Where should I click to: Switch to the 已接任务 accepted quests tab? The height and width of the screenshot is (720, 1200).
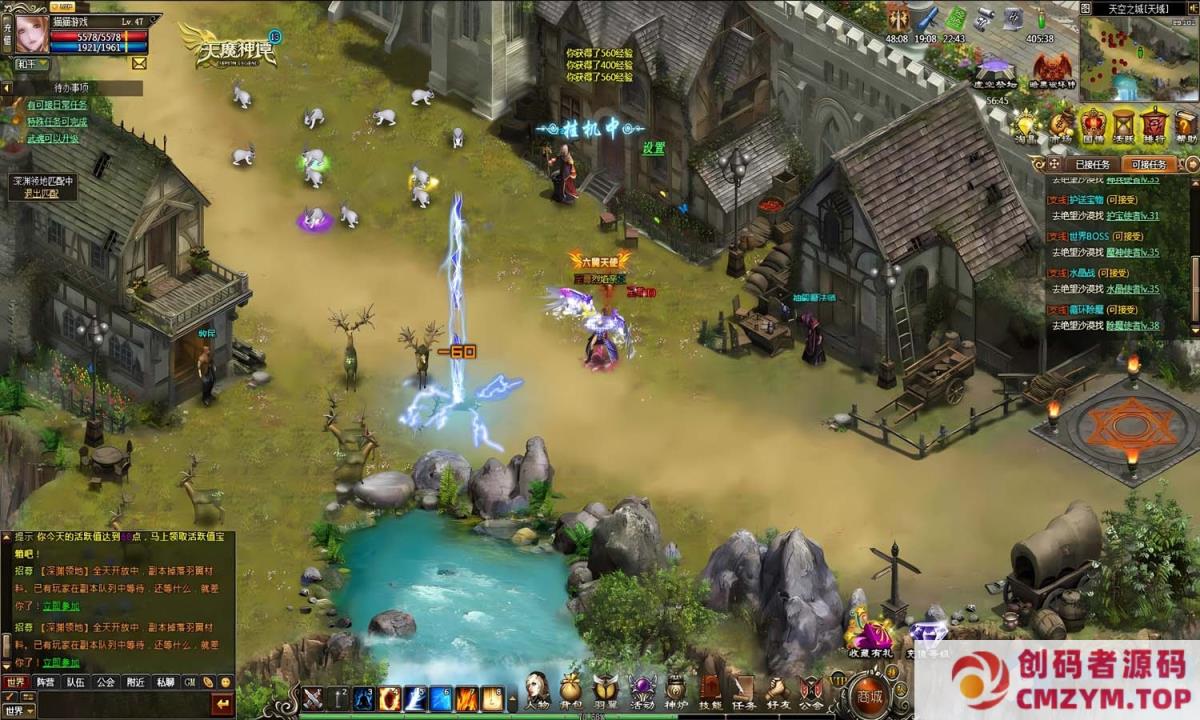(1092, 164)
